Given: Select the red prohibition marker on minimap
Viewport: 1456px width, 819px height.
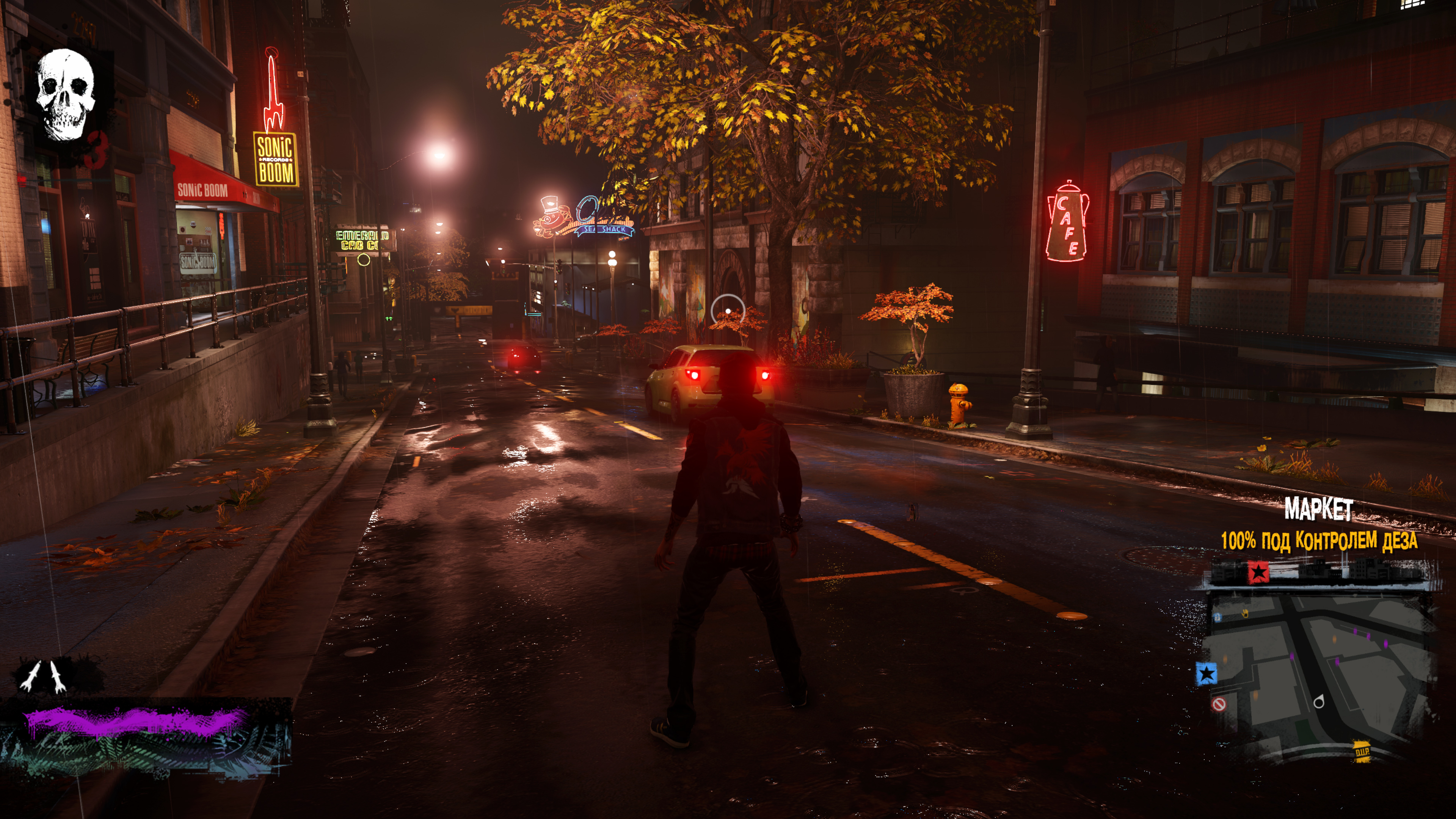Looking at the screenshot, I should coord(1219,704).
